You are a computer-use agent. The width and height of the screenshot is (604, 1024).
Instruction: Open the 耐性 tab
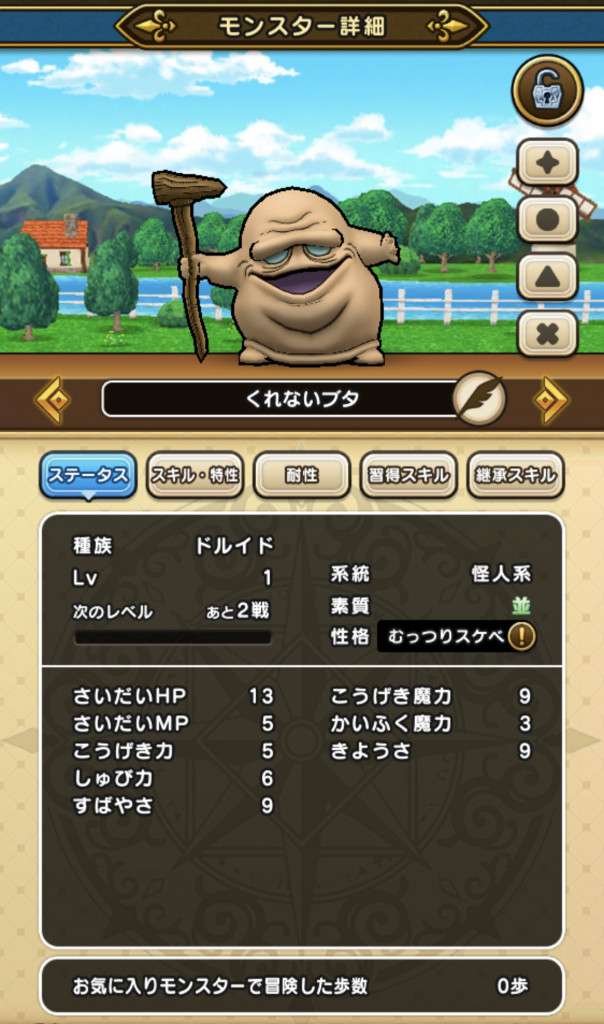[302, 475]
